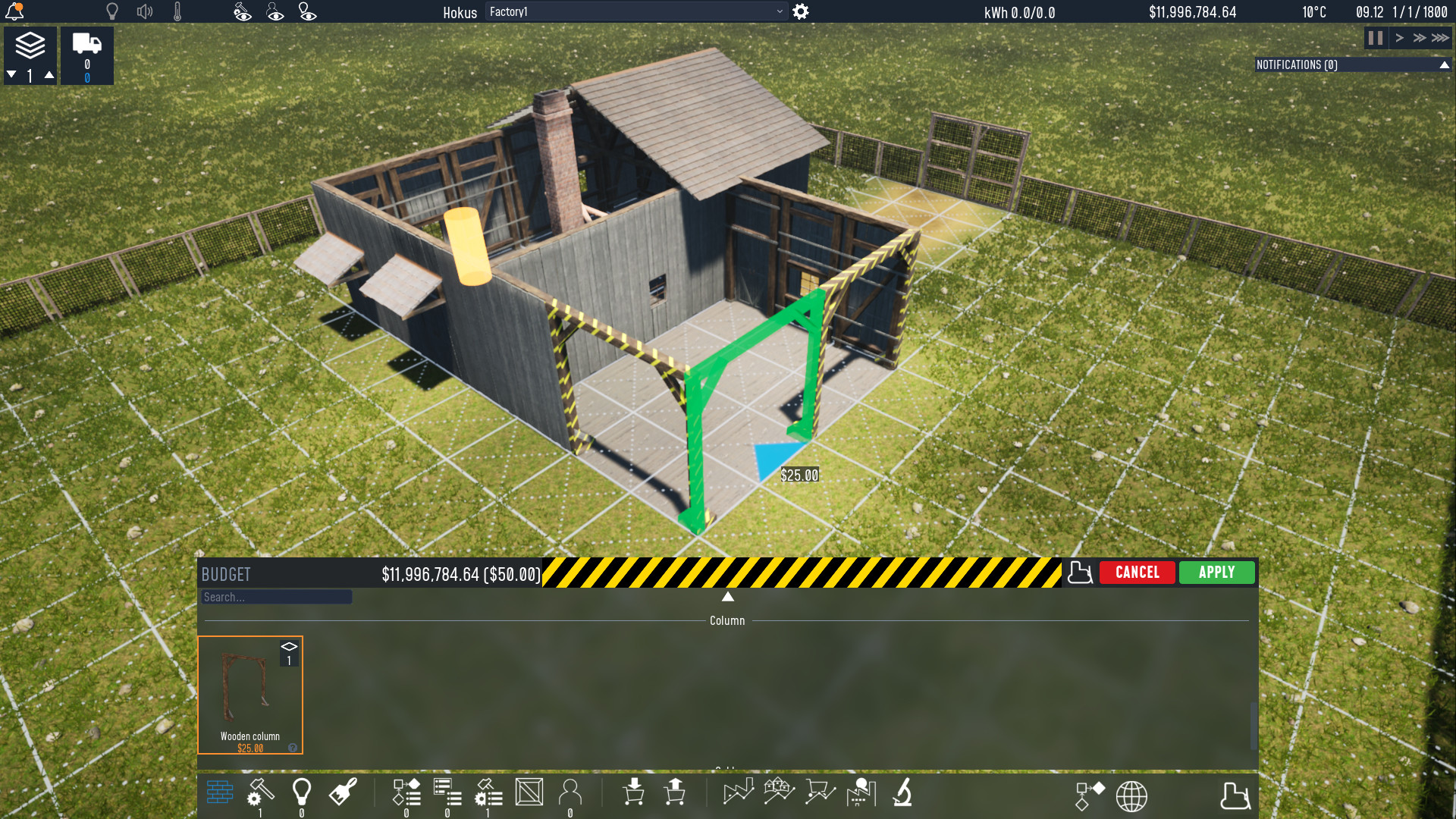The width and height of the screenshot is (1456, 819).
Task: Toggle machine visibility eye in top bar
Action: point(243,11)
